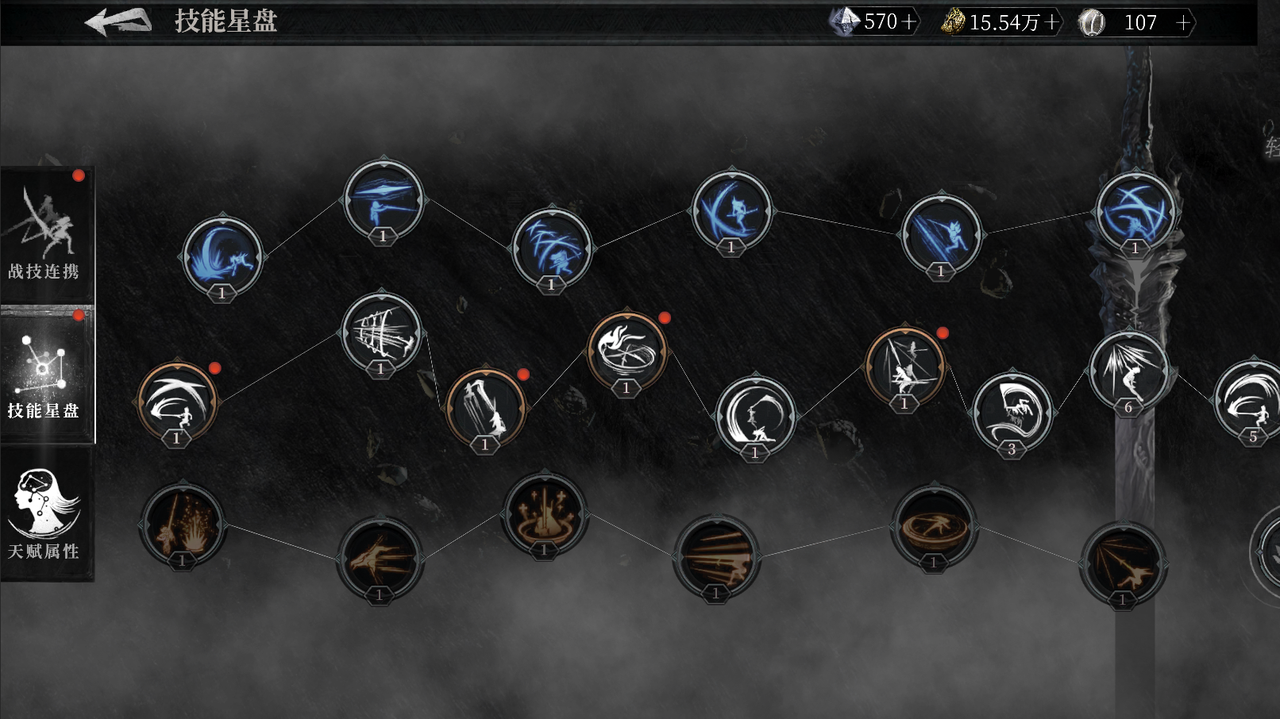Add gold with the plus beside 15.54万
This screenshot has width=1280, height=719.
1052,22
